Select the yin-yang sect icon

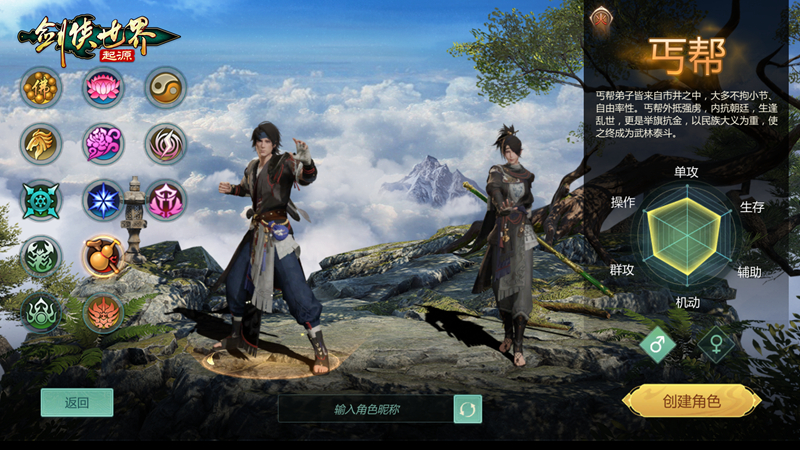click(x=165, y=87)
